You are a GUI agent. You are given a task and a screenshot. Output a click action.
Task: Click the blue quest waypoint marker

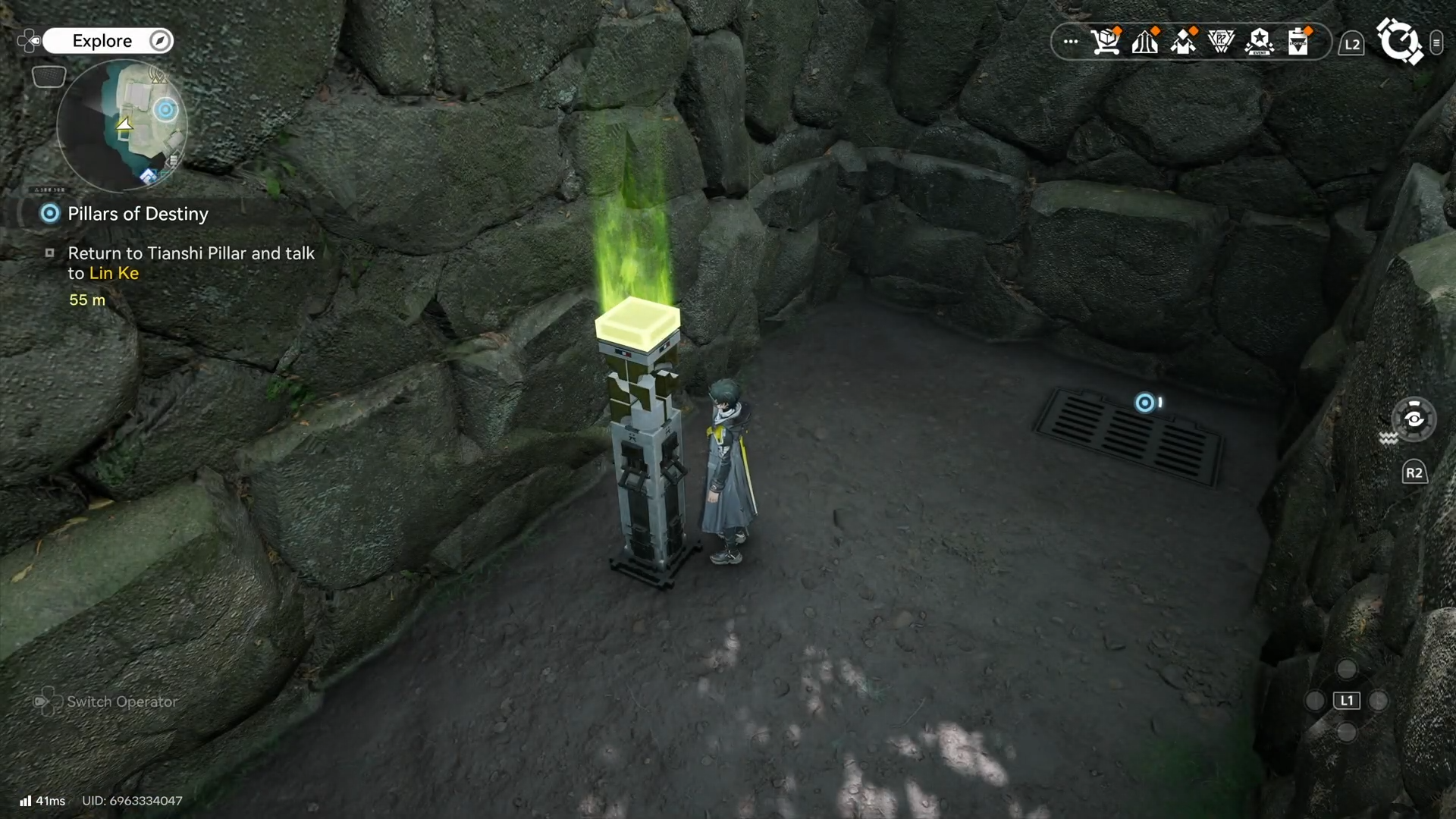[x=1144, y=403]
